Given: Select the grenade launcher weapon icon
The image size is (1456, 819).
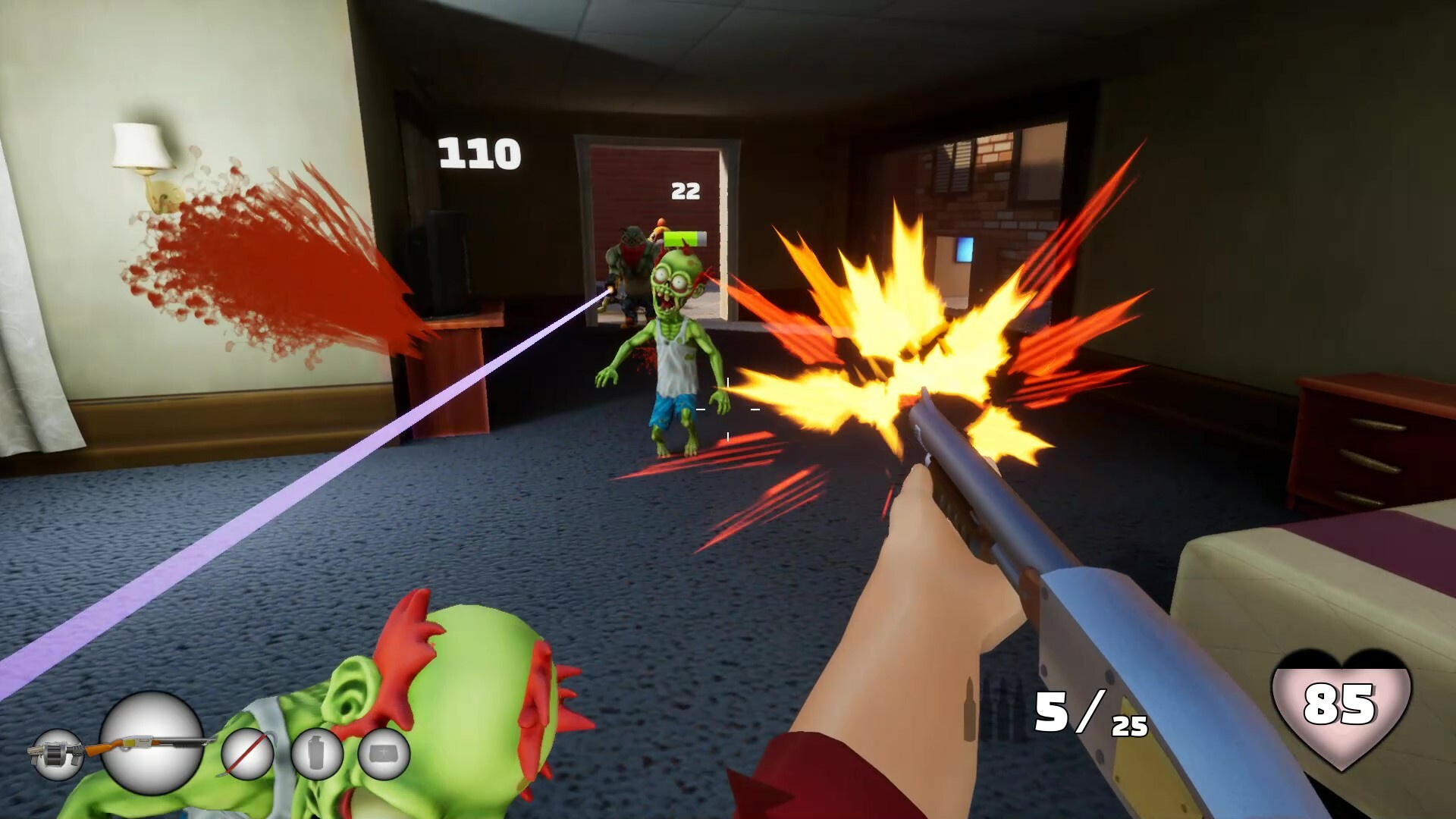Looking at the screenshot, I should [57, 755].
